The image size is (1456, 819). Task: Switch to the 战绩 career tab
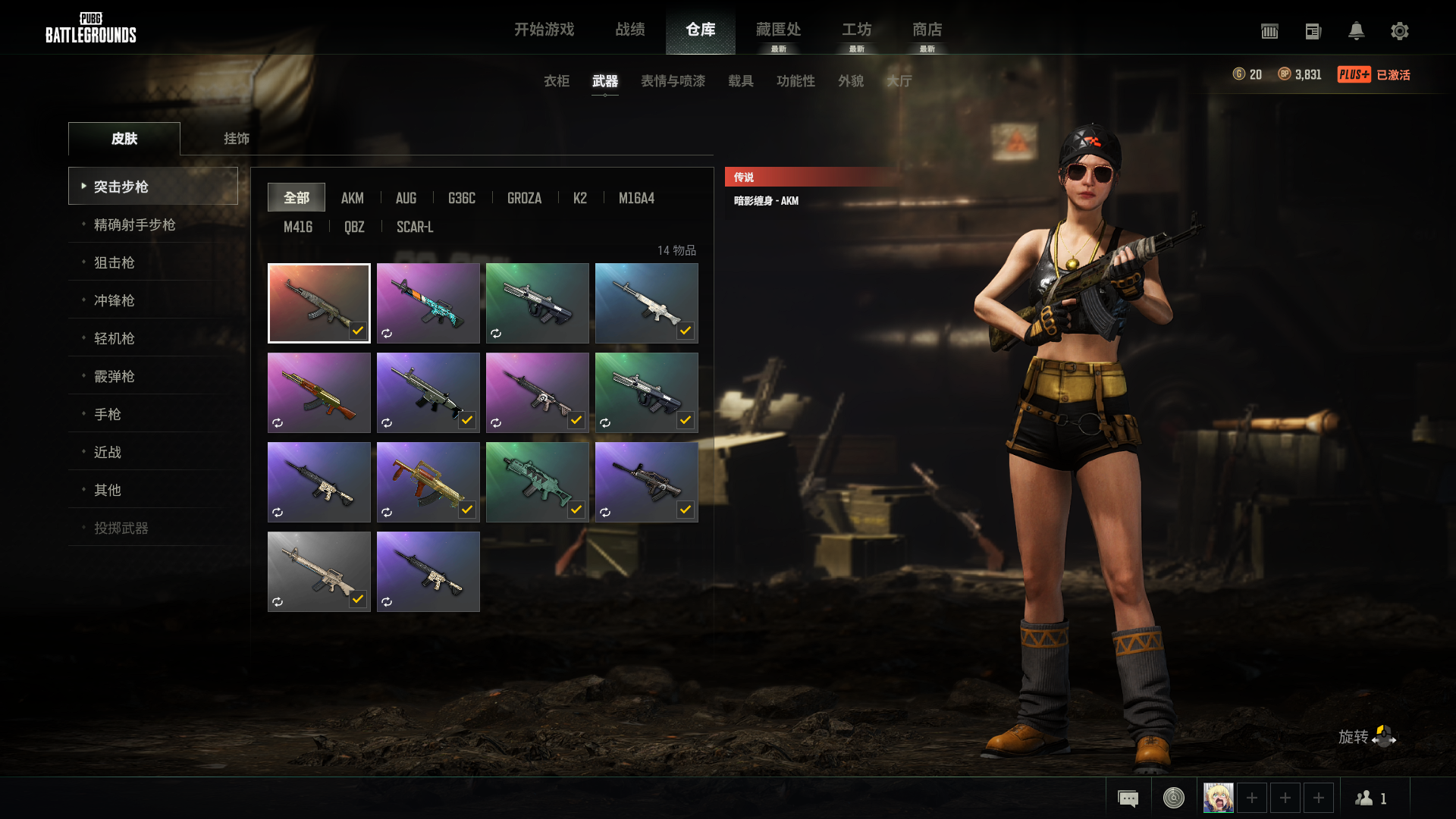click(629, 30)
